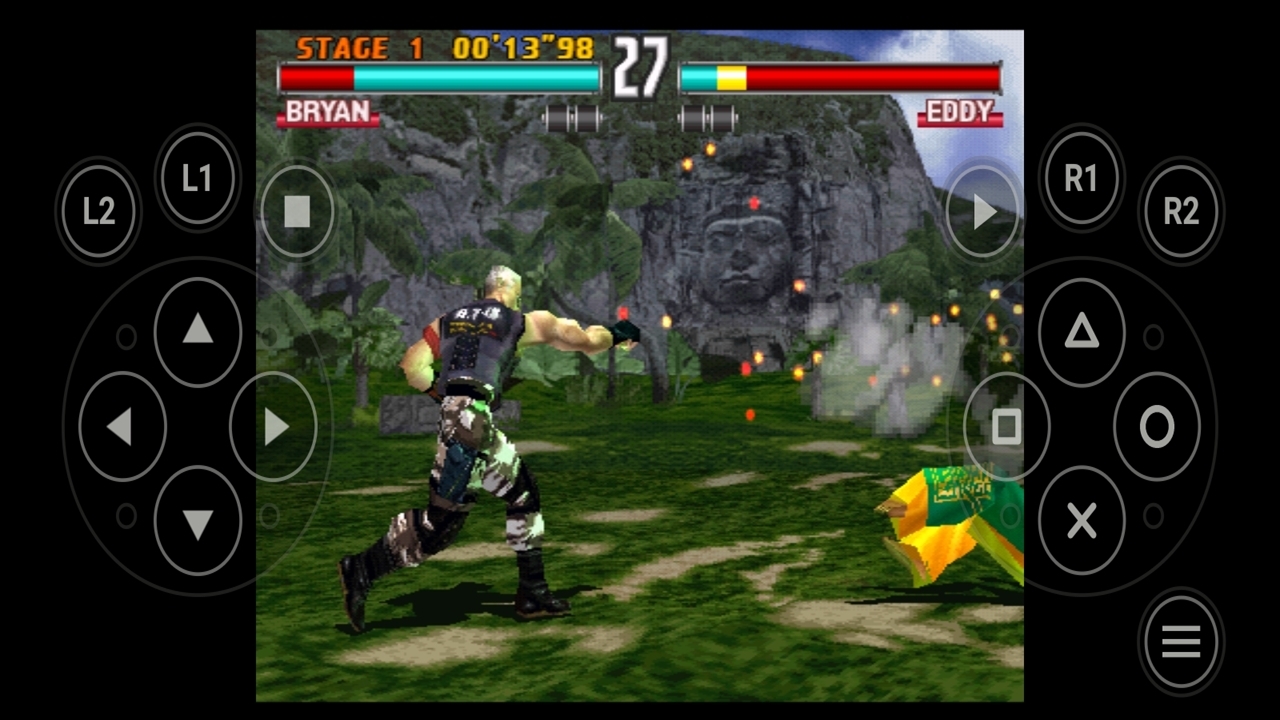Tap the R2 shoulder button
The height and width of the screenshot is (720, 1280).
click(1180, 211)
